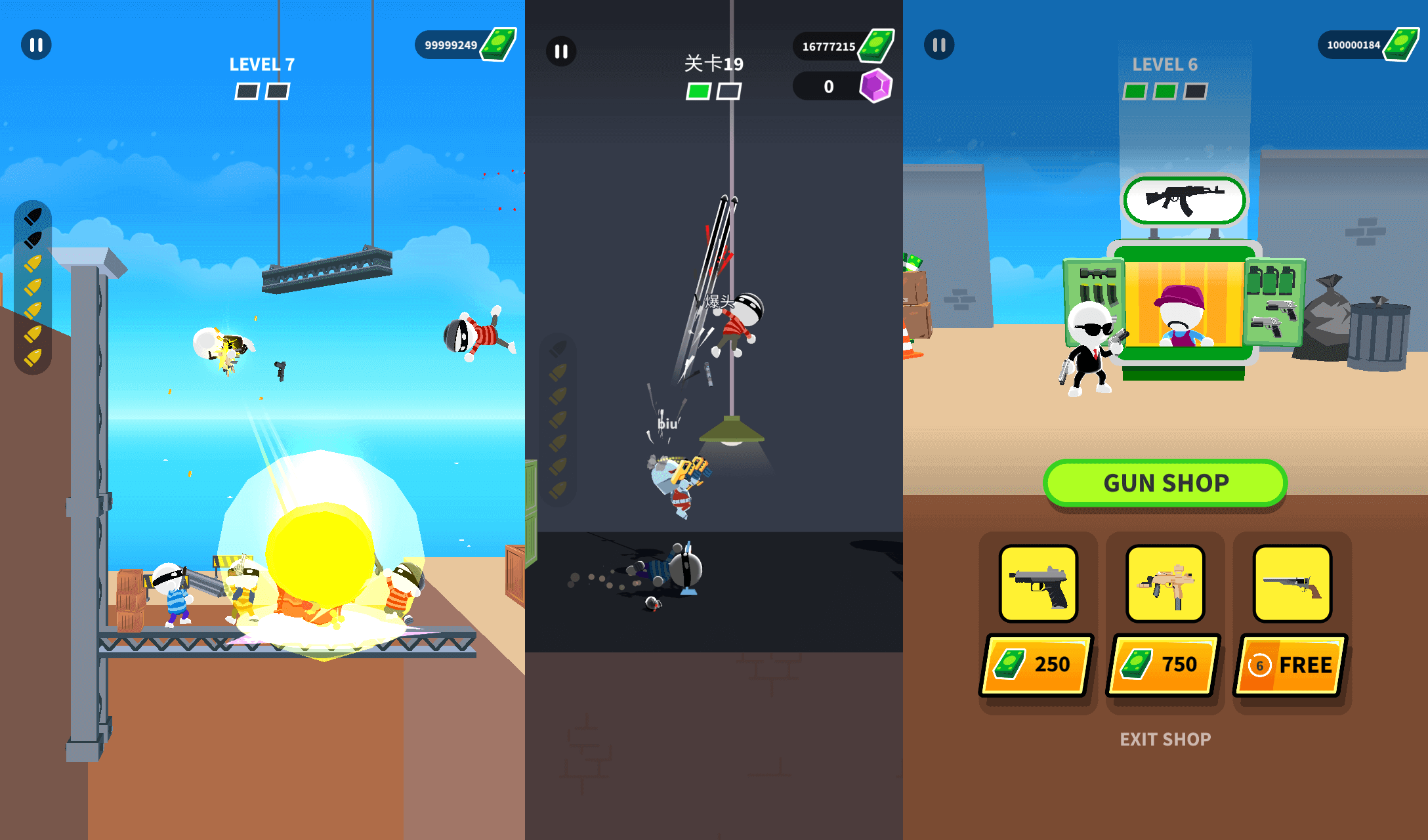Buy the pistol for 250 cash
Screen dimensions: 1428x840
pos(1037,664)
